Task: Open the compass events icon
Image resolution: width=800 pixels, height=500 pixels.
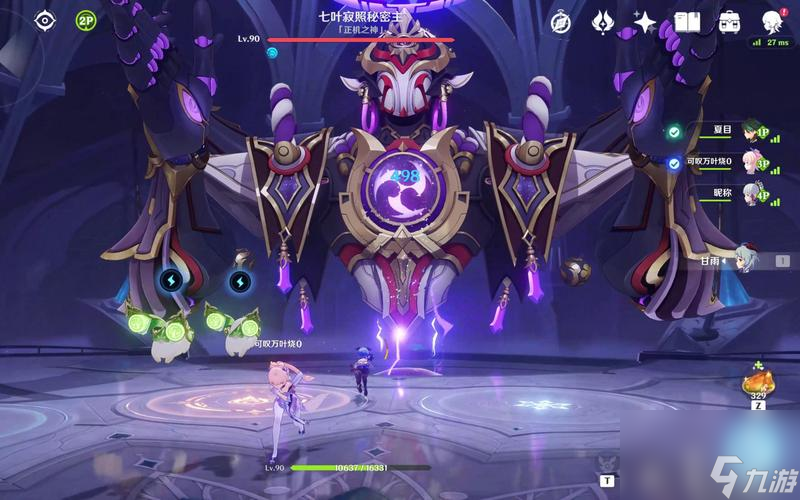Action: [562, 20]
